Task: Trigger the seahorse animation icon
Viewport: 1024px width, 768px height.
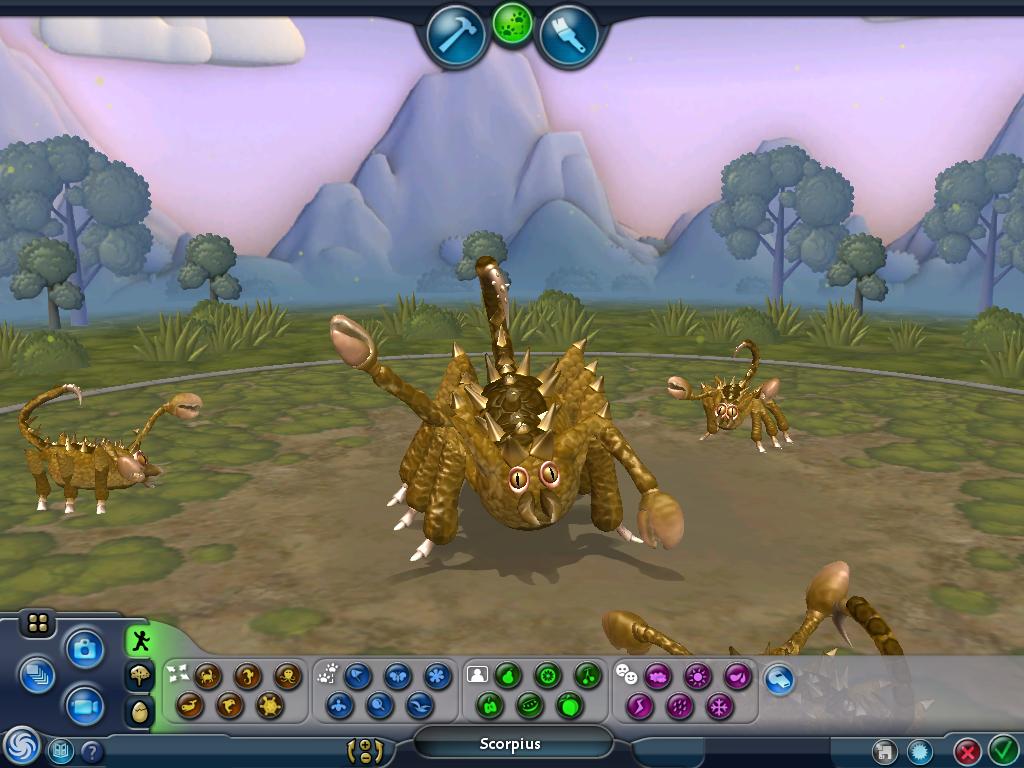Action: point(248,676)
